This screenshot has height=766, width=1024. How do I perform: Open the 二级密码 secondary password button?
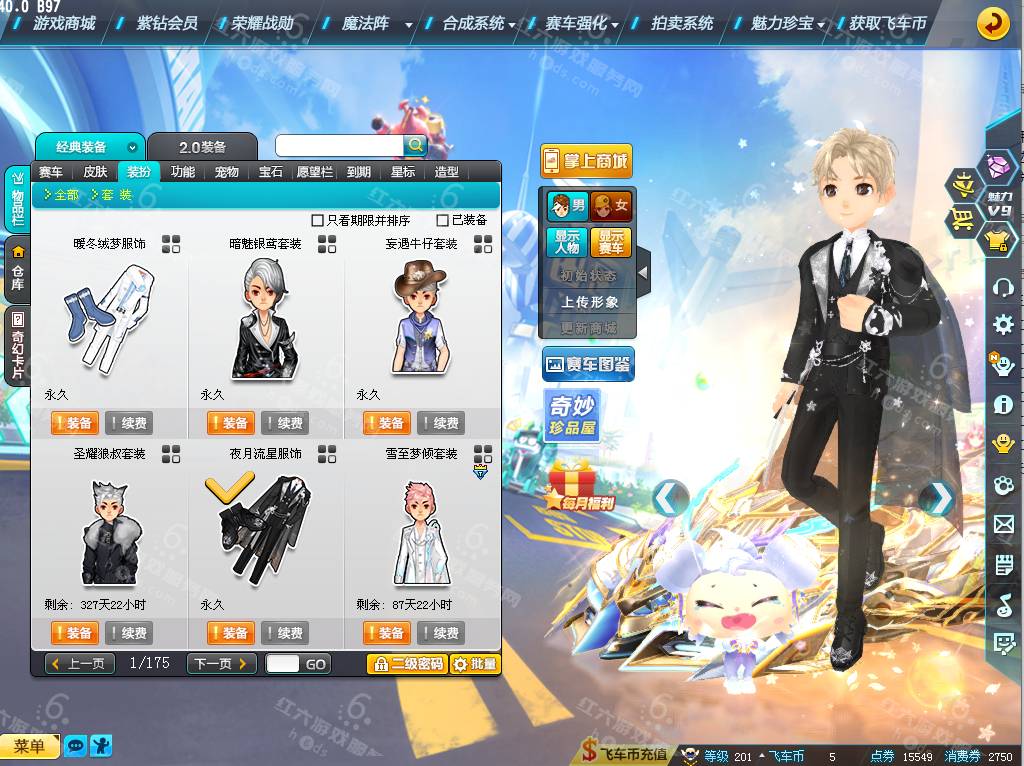click(x=406, y=663)
